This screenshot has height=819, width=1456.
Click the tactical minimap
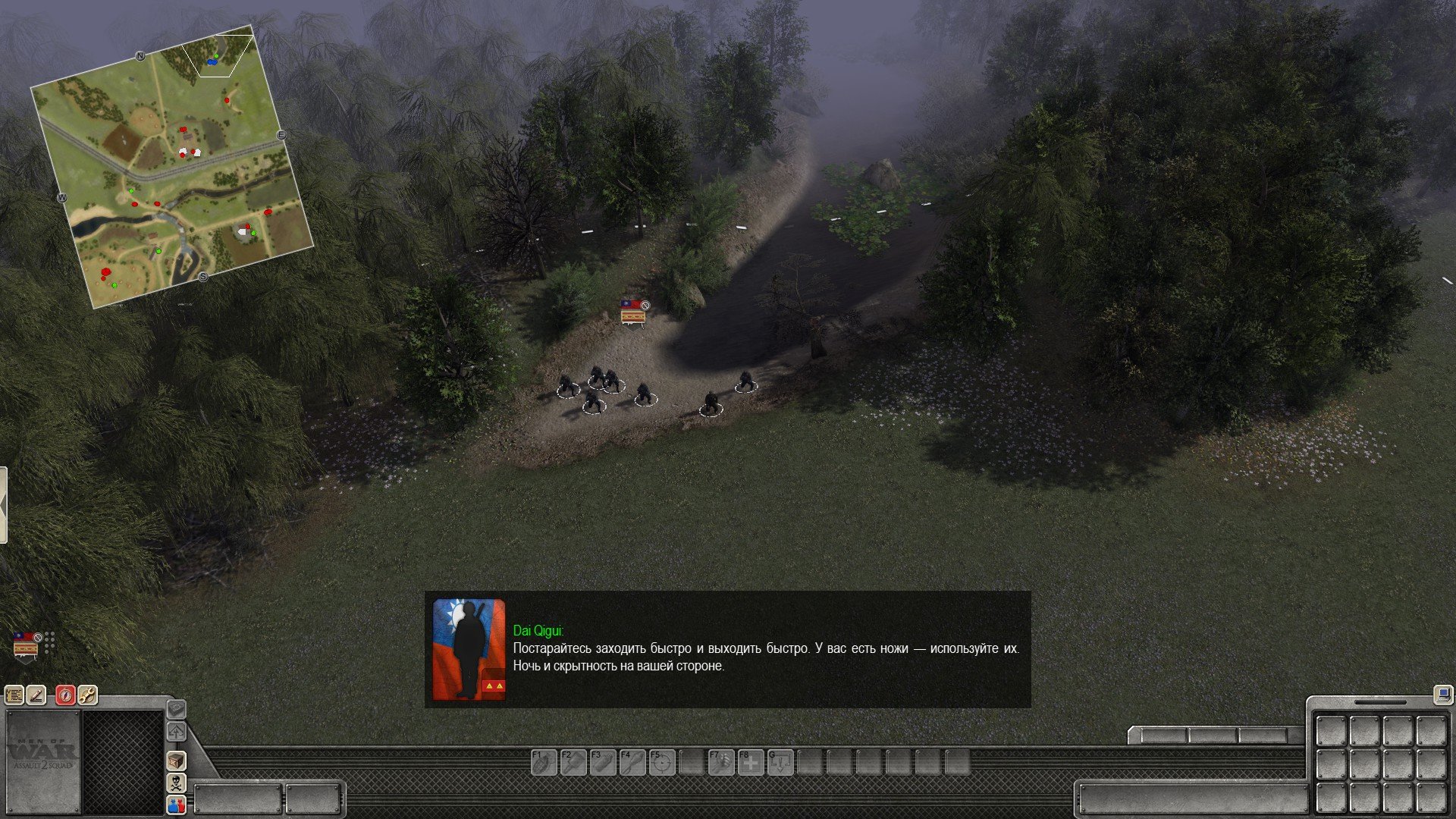point(173,165)
